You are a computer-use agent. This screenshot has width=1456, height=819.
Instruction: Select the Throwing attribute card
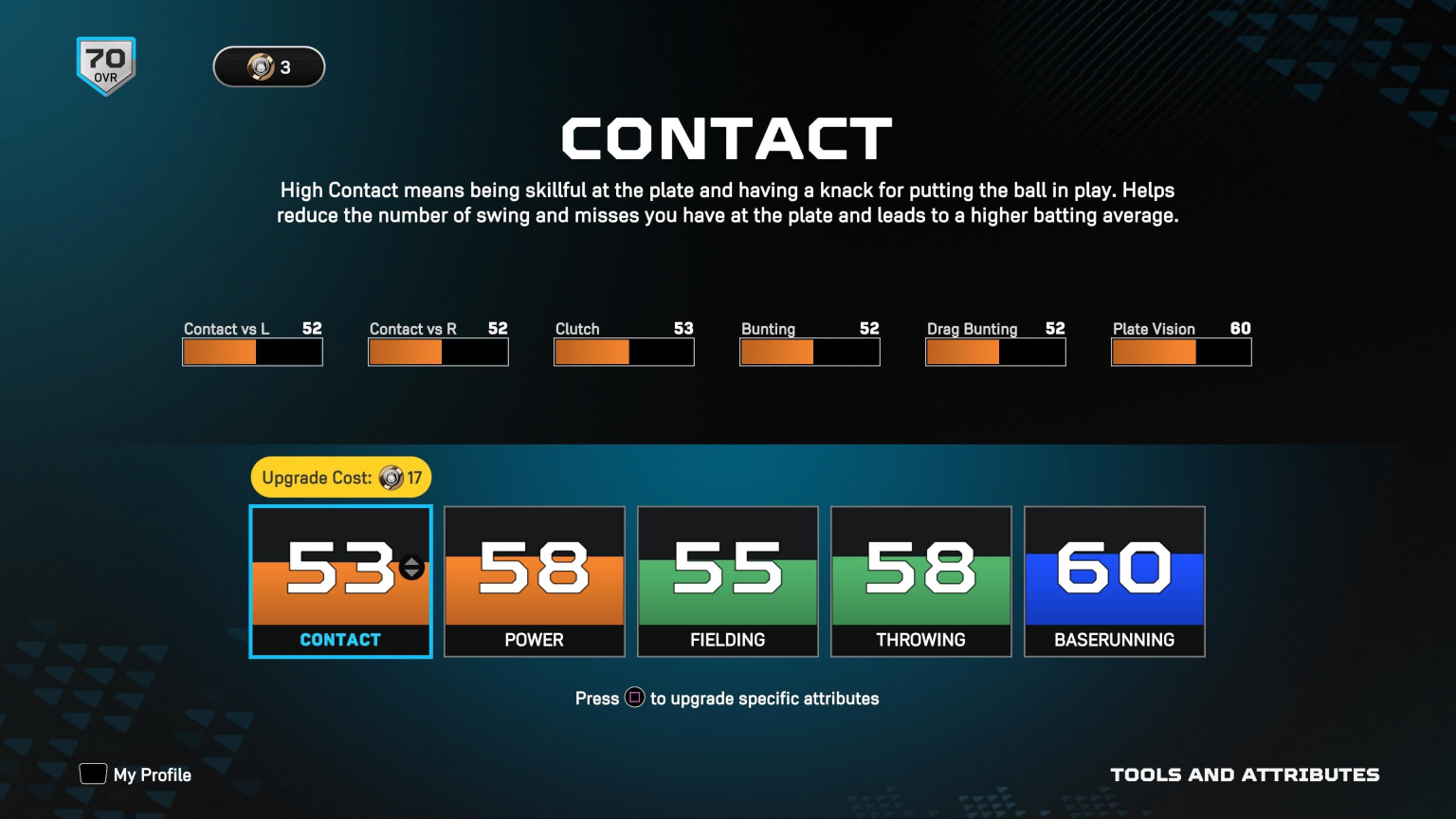(920, 581)
